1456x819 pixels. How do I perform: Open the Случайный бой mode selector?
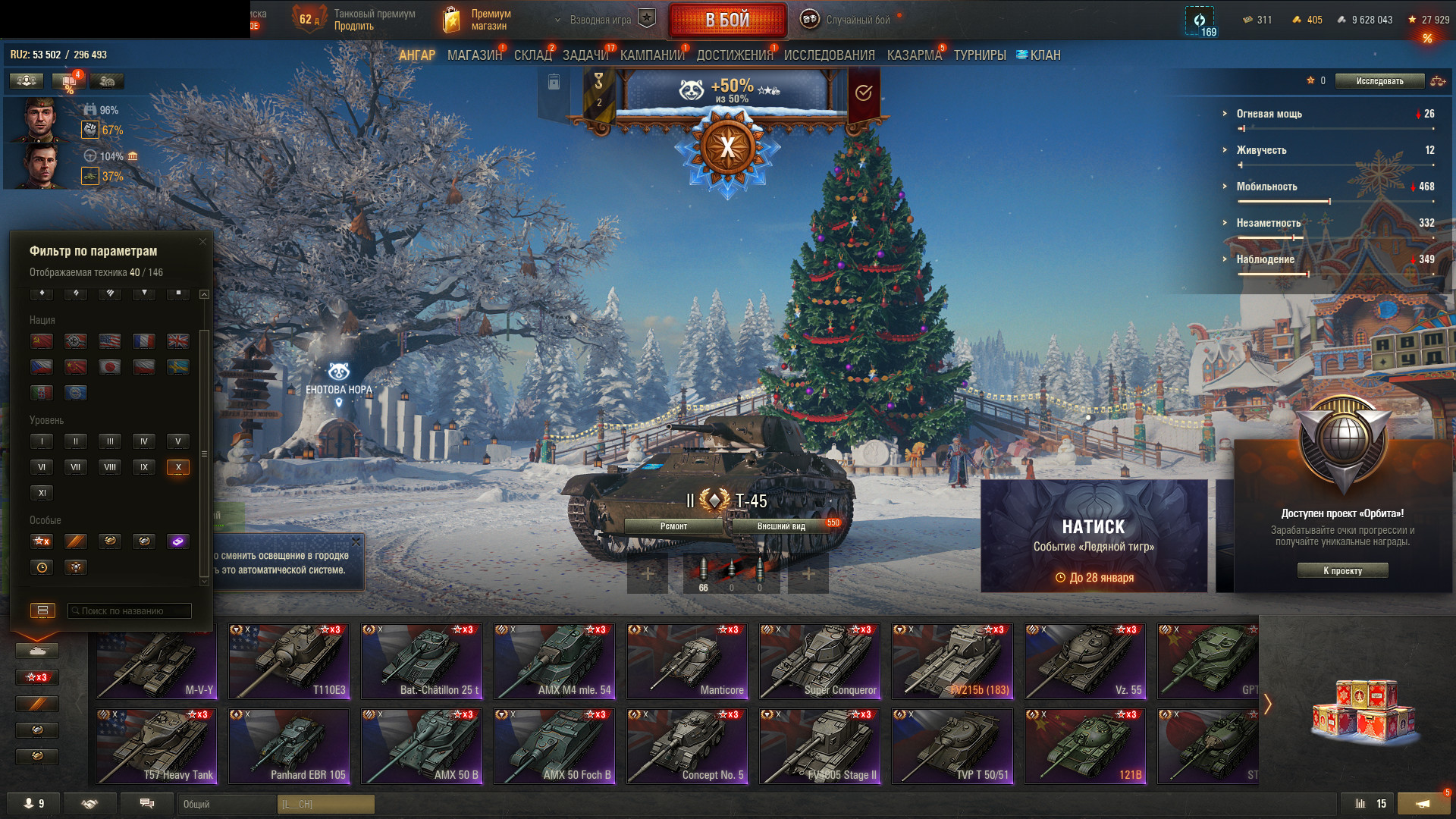tap(847, 20)
